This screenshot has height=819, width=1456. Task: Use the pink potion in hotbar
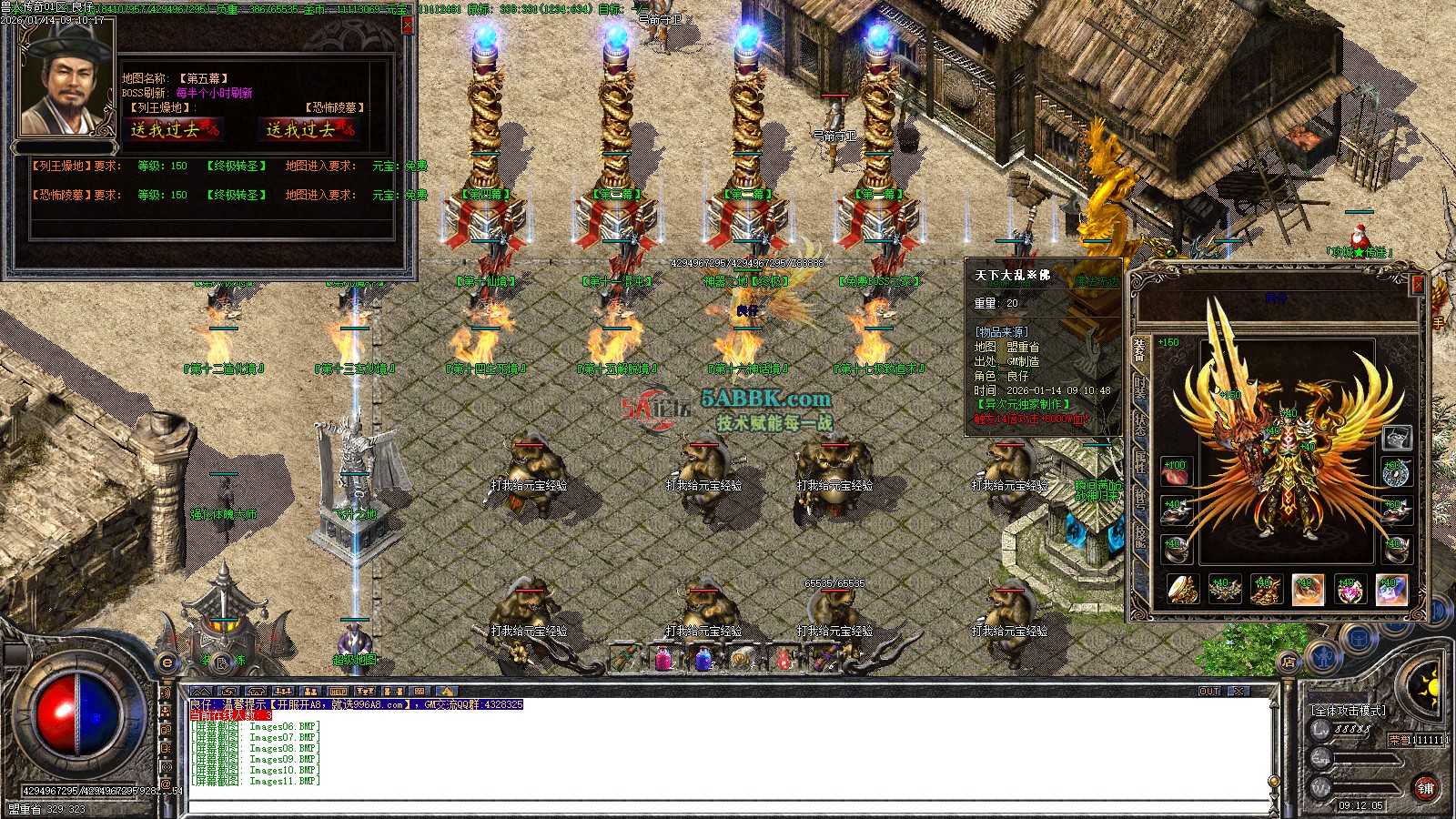click(664, 657)
